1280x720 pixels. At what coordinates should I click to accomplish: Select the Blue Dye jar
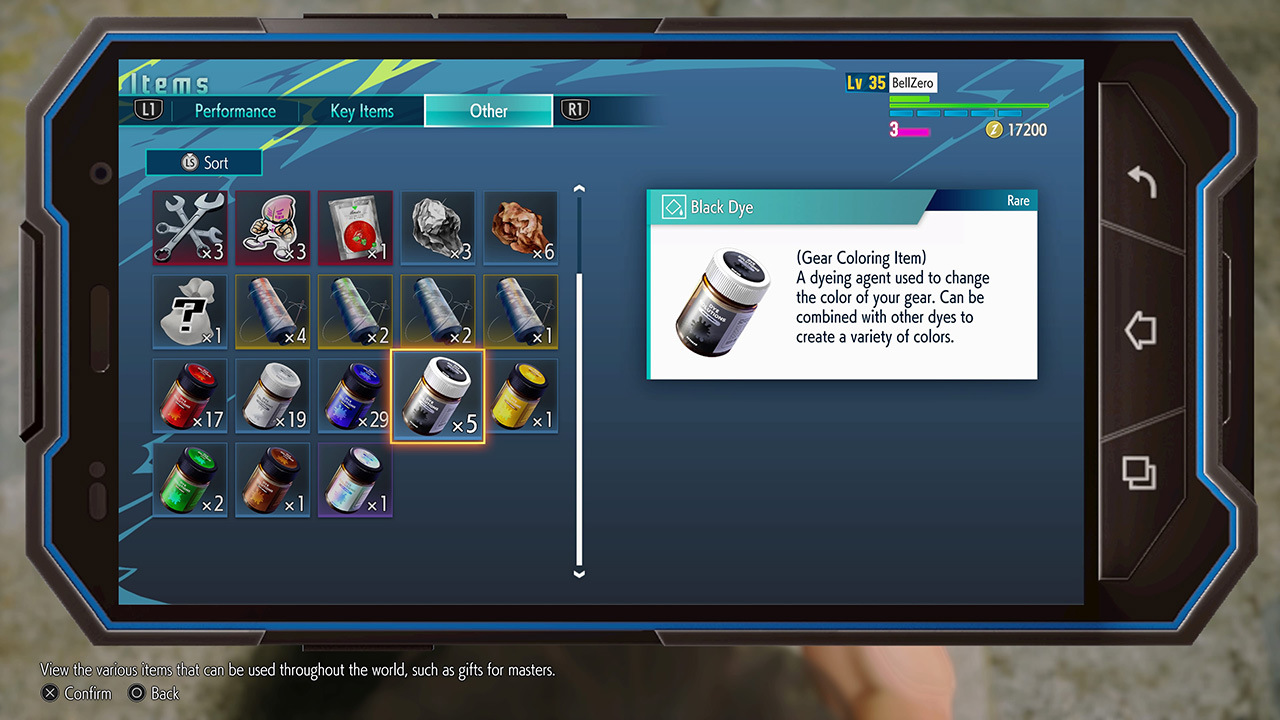[x=355, y=396]
